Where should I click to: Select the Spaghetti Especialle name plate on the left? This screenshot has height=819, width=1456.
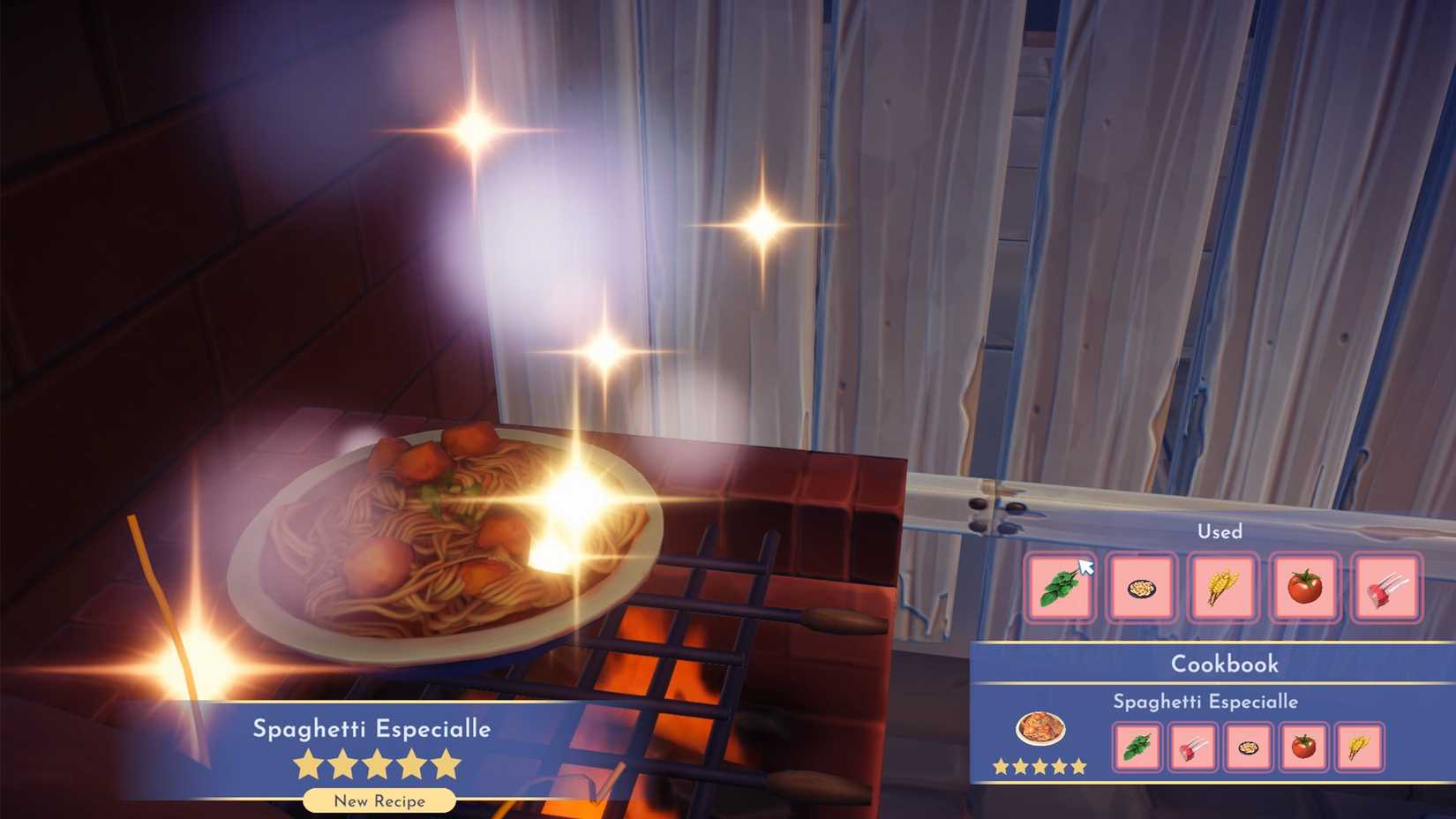click(x=372, y=730)
